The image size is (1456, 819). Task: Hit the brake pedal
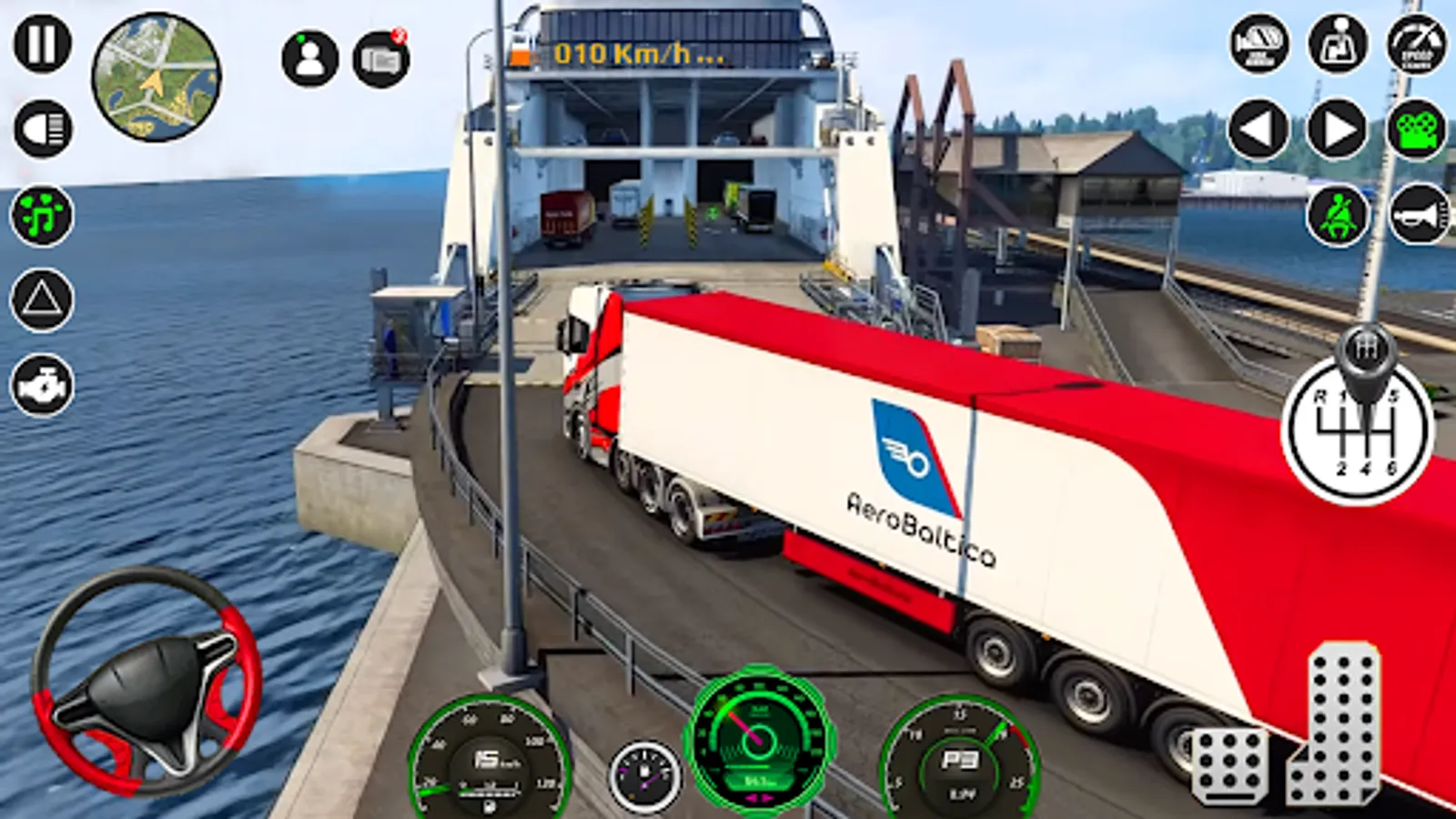click(x=1229, y=765)
